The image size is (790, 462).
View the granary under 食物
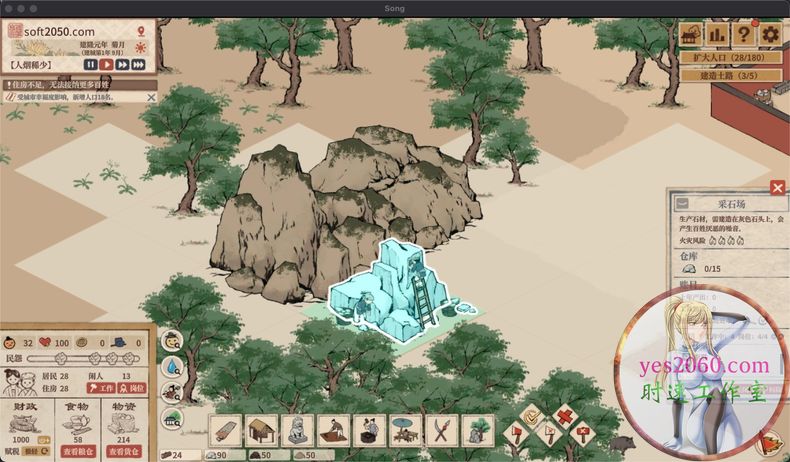coord(79,451)
